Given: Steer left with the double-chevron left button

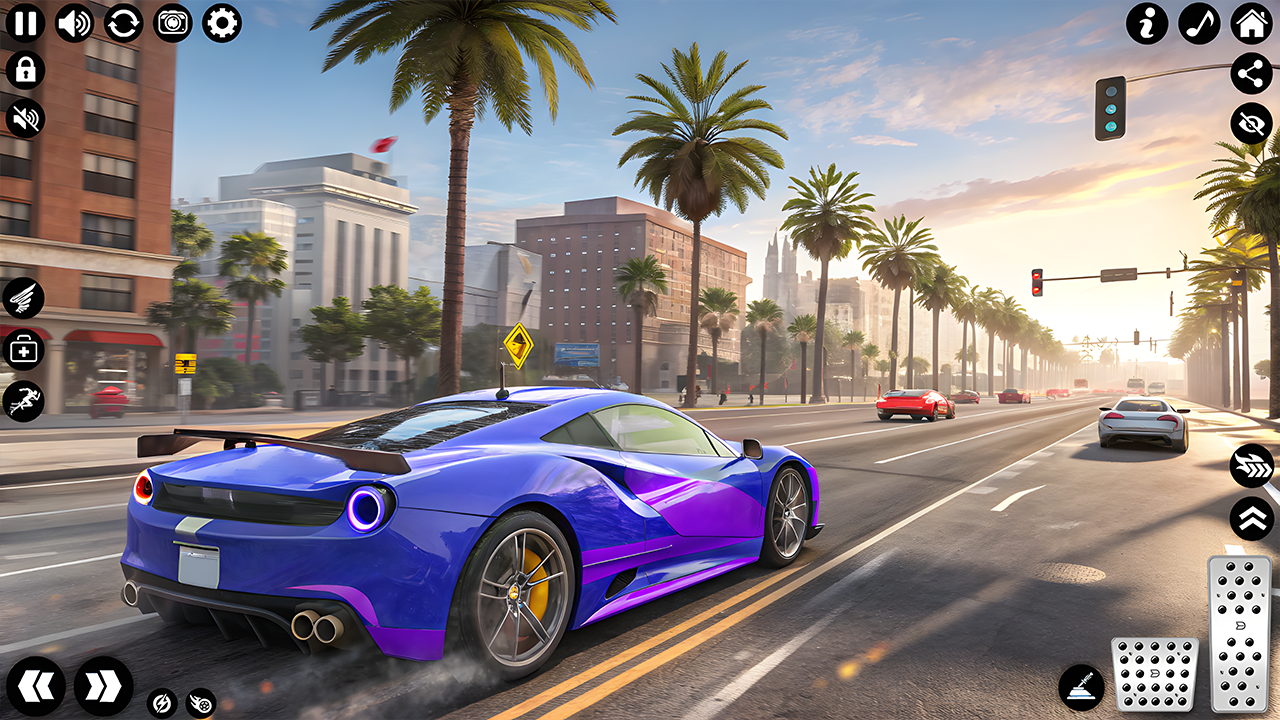Looking at the screenshot, I should [x=37, y=686].
